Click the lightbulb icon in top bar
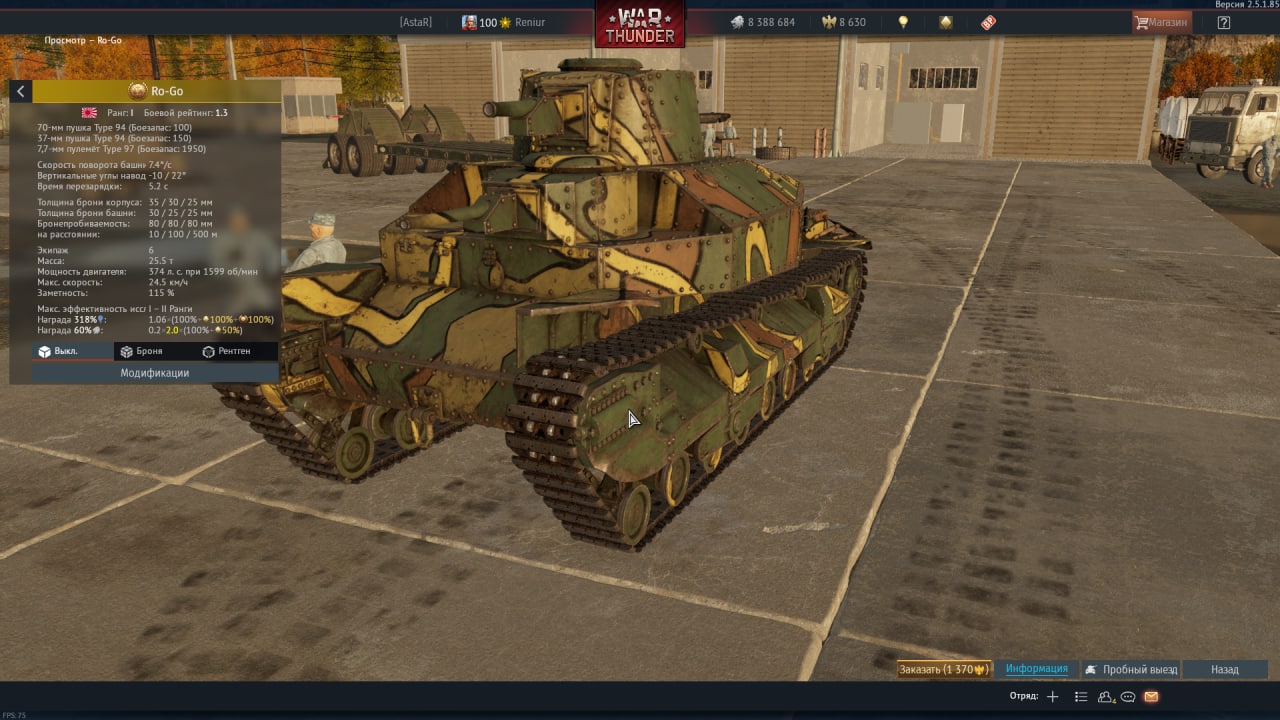 pos(903,22)
